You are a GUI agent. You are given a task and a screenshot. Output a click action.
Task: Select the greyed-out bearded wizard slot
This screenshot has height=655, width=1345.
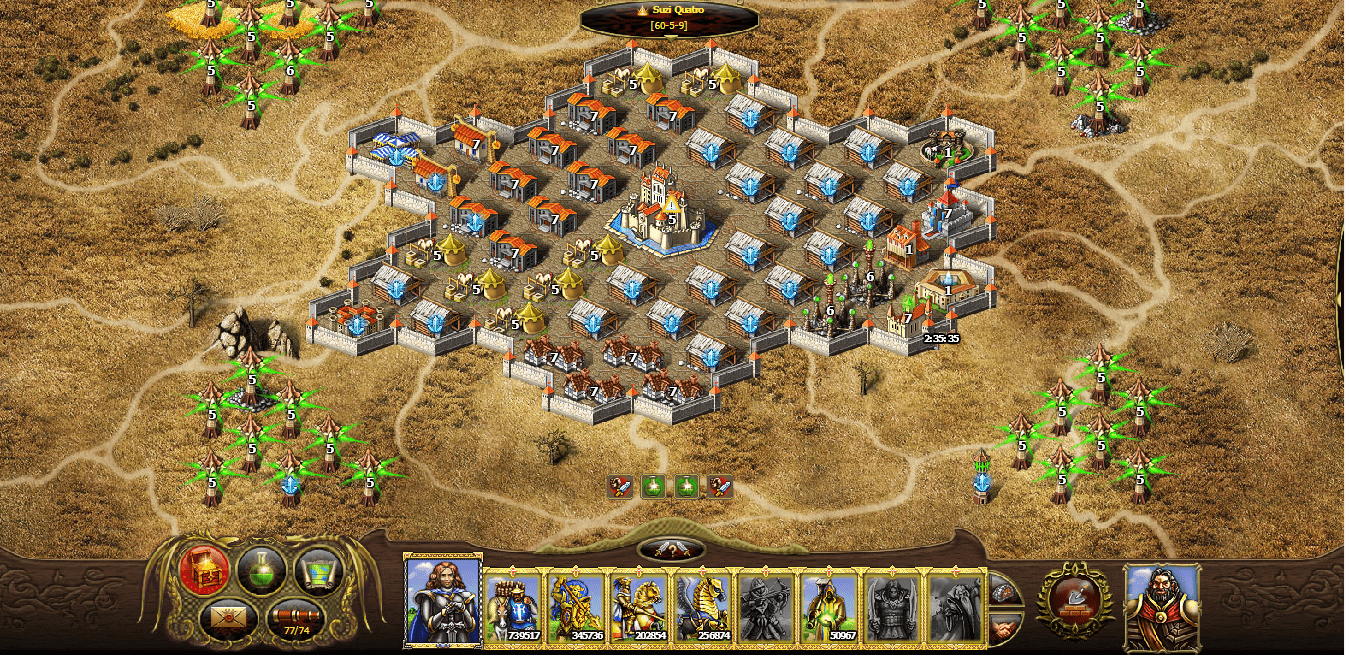click(954, 607)
